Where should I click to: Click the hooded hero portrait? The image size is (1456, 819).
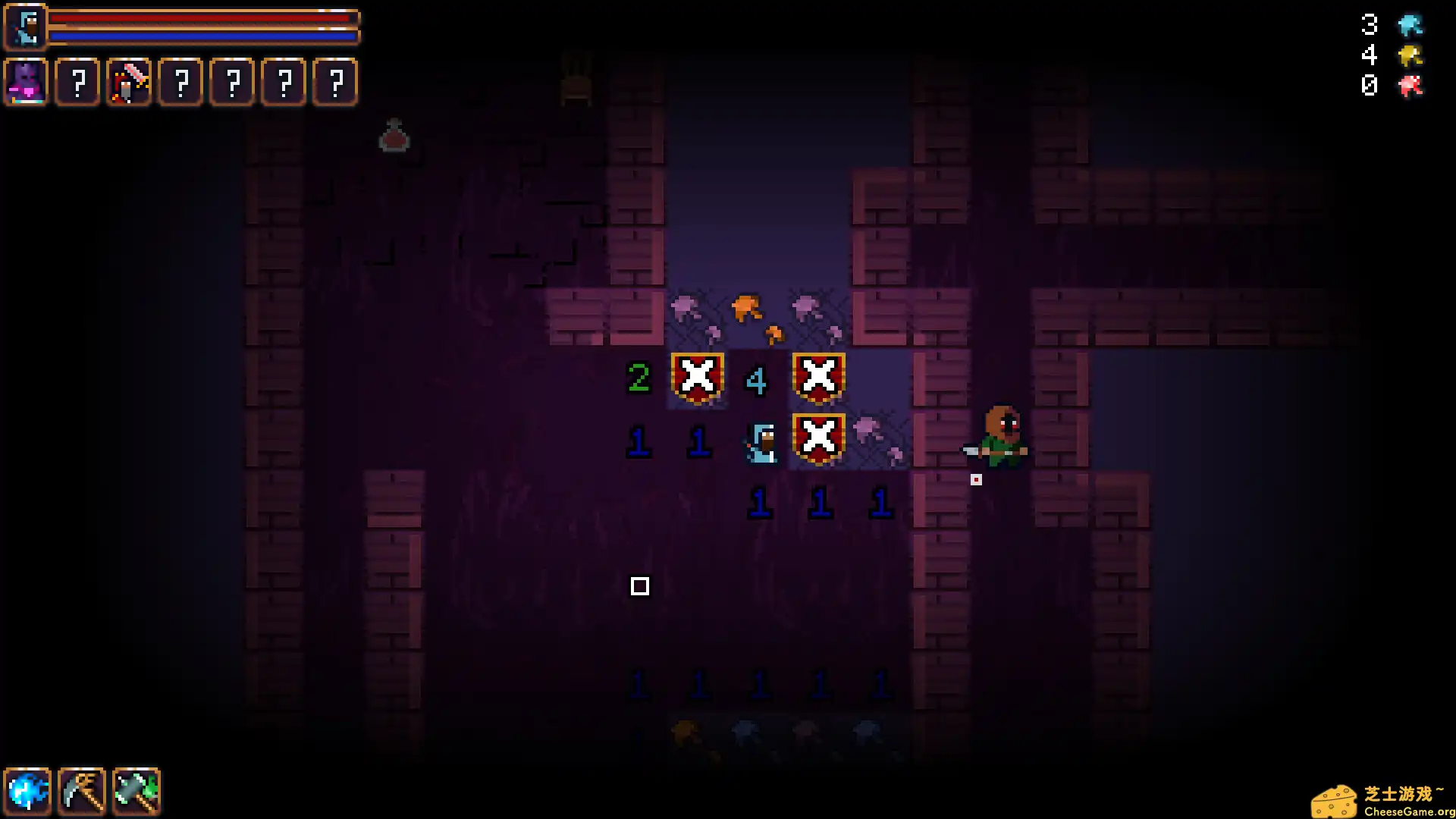pyautogui.click(x=25, y=25)
